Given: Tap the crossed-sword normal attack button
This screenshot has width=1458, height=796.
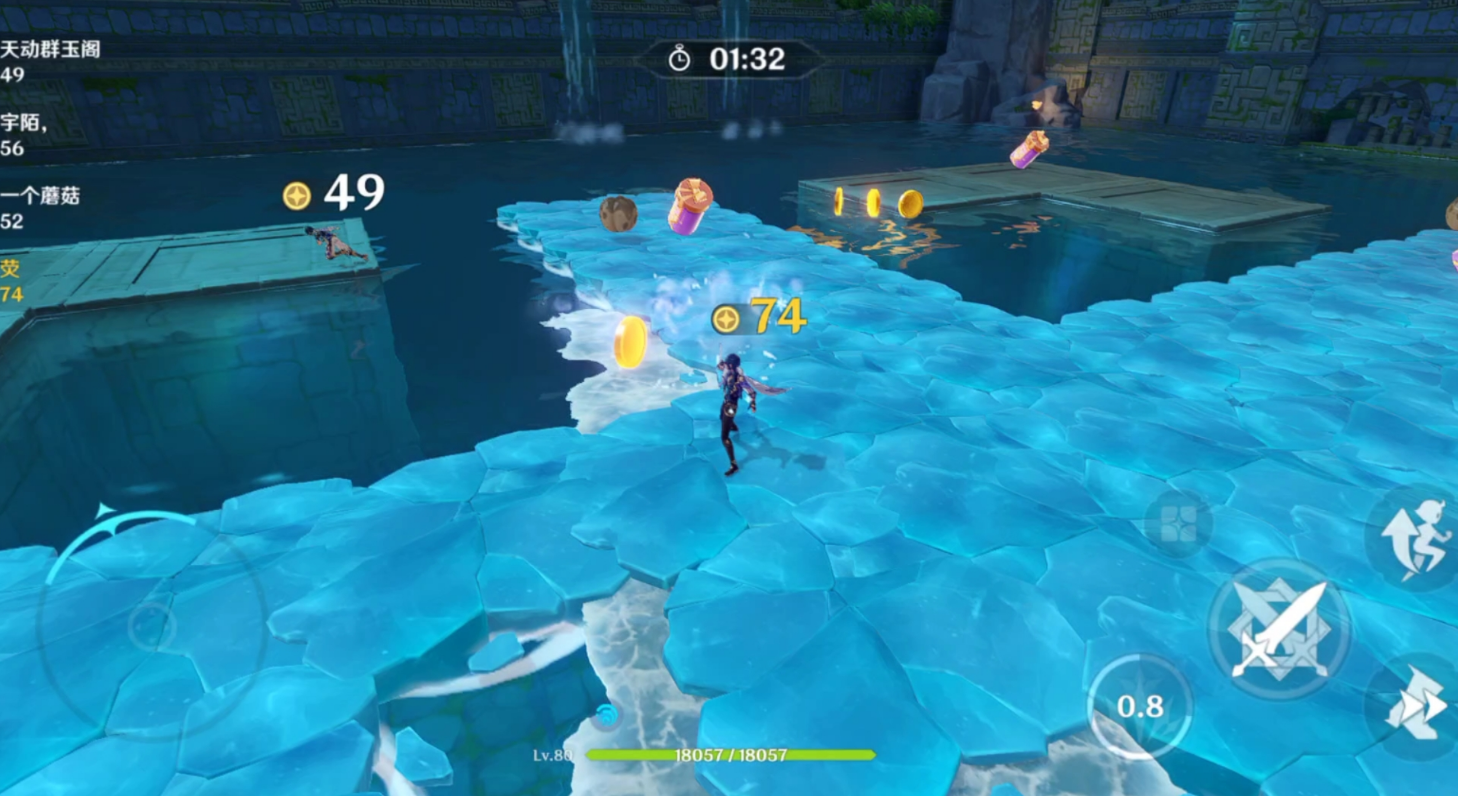Looking at the screenshot, I should click(x=1279, y=630).
